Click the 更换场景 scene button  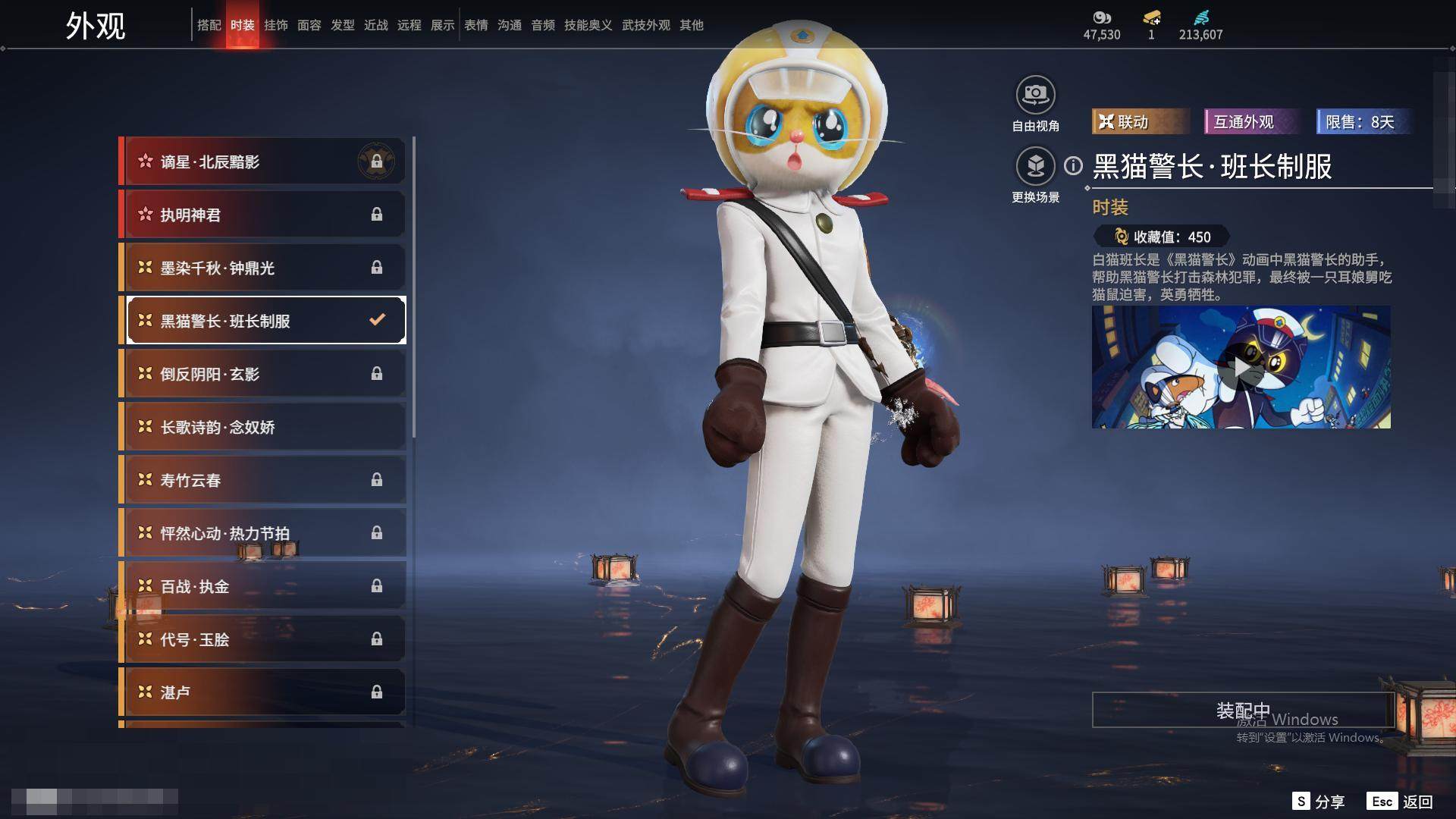tap(1035, 166)
